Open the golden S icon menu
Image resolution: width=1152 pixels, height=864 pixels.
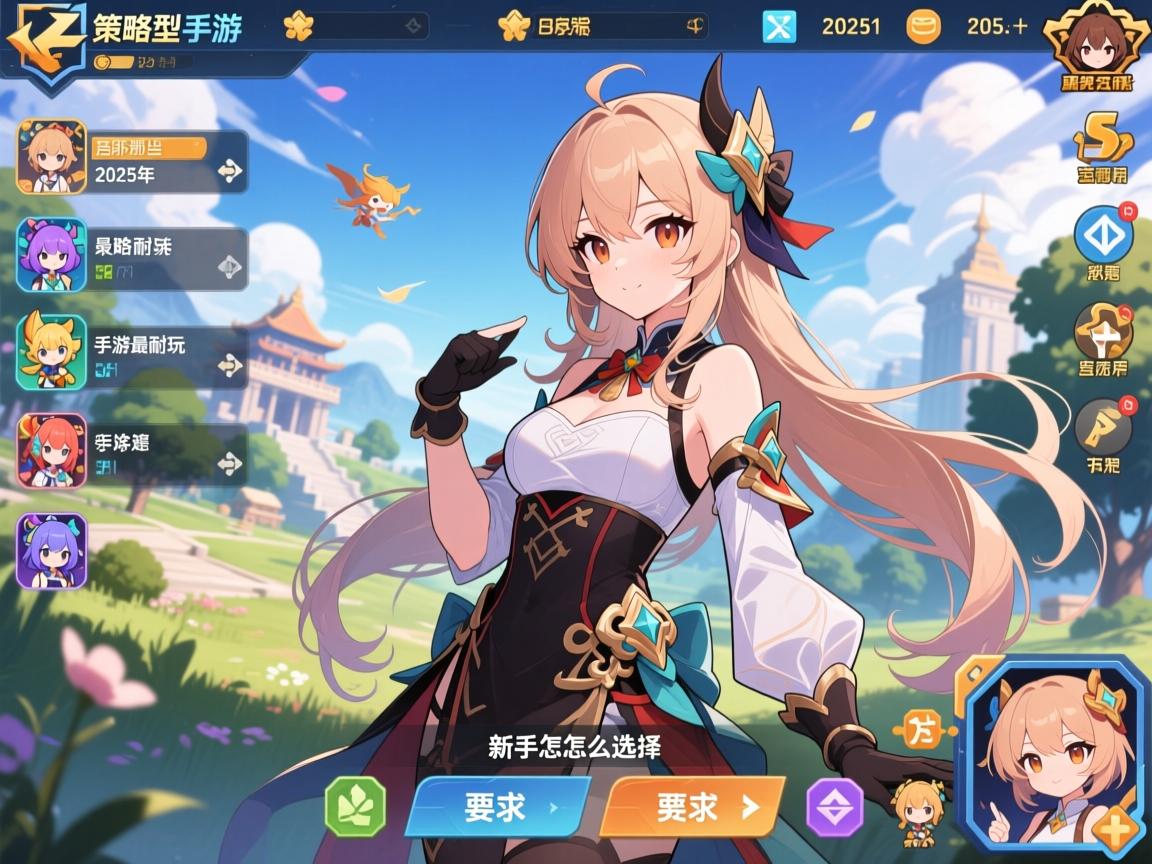[1102, 143]
